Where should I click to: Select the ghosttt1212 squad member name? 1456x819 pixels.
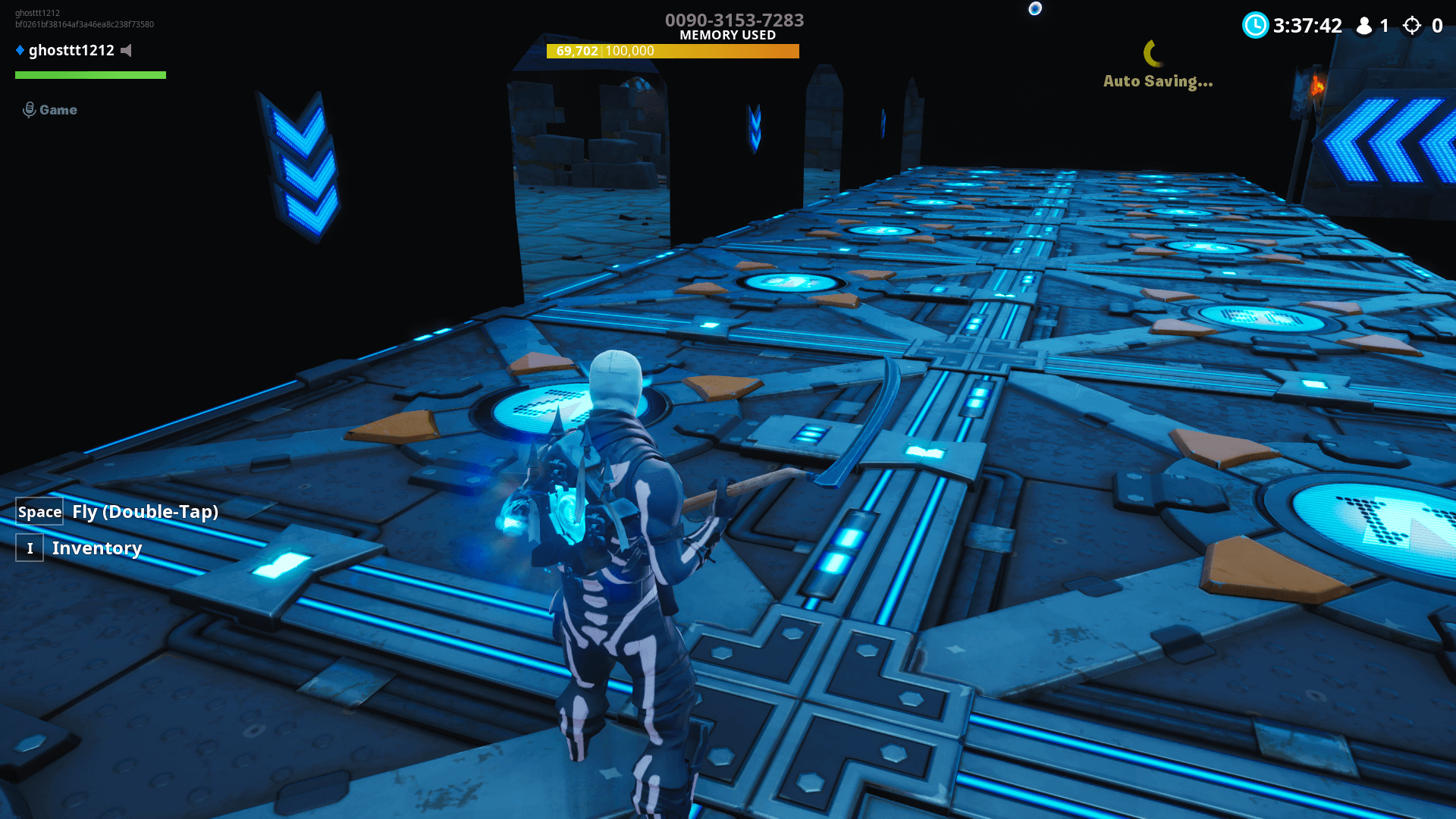point(71,51)
